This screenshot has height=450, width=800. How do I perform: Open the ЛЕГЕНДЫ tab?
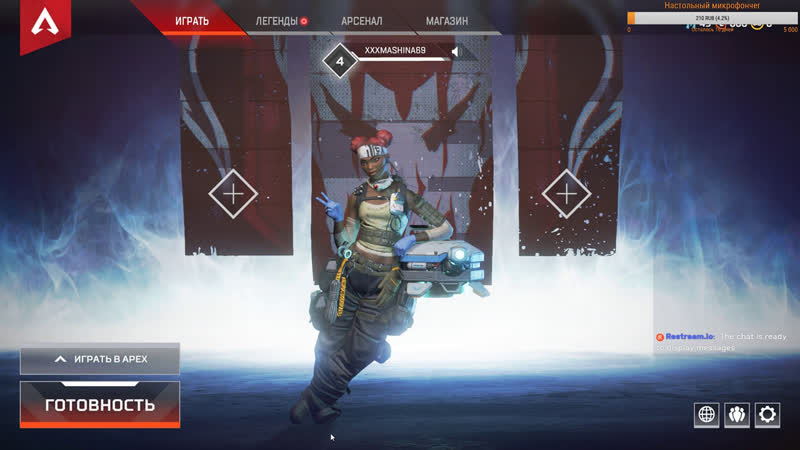point(277,20)
